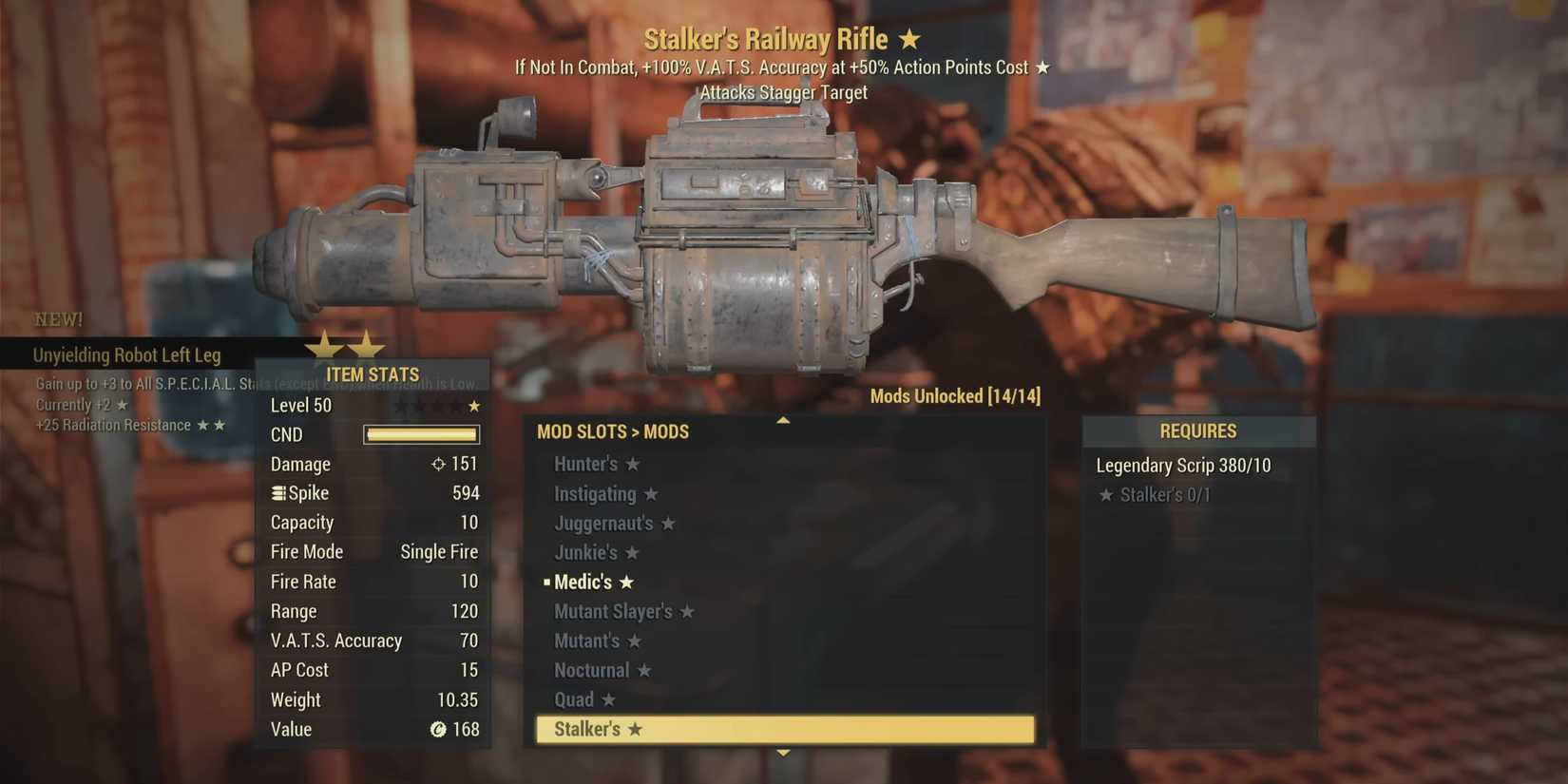This screenshot has height=784, width=1568.
Task: Select the REQUIRES panel header
Action: click(x=1199, y=430)
